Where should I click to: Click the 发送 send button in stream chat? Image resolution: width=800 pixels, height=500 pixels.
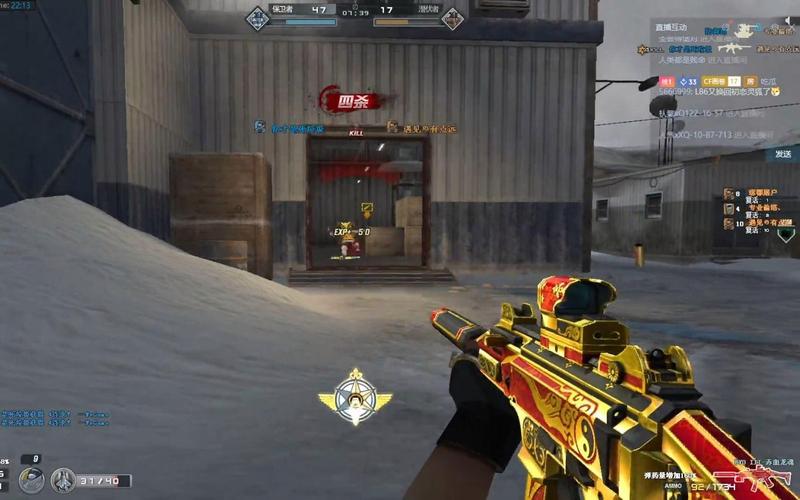coord(781,154)
